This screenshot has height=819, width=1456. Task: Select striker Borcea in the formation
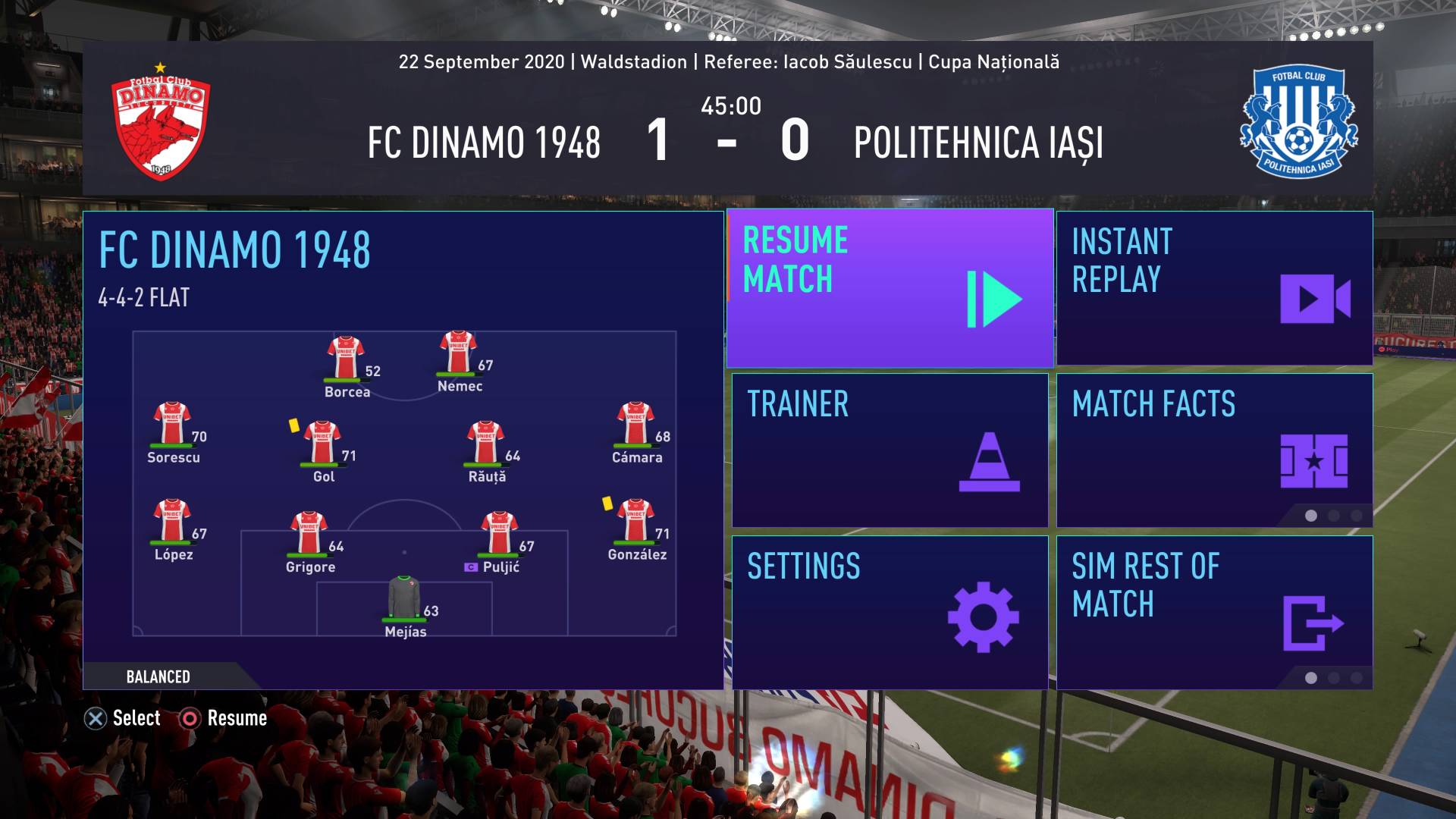pyautogui.click(x=346, y=359)
